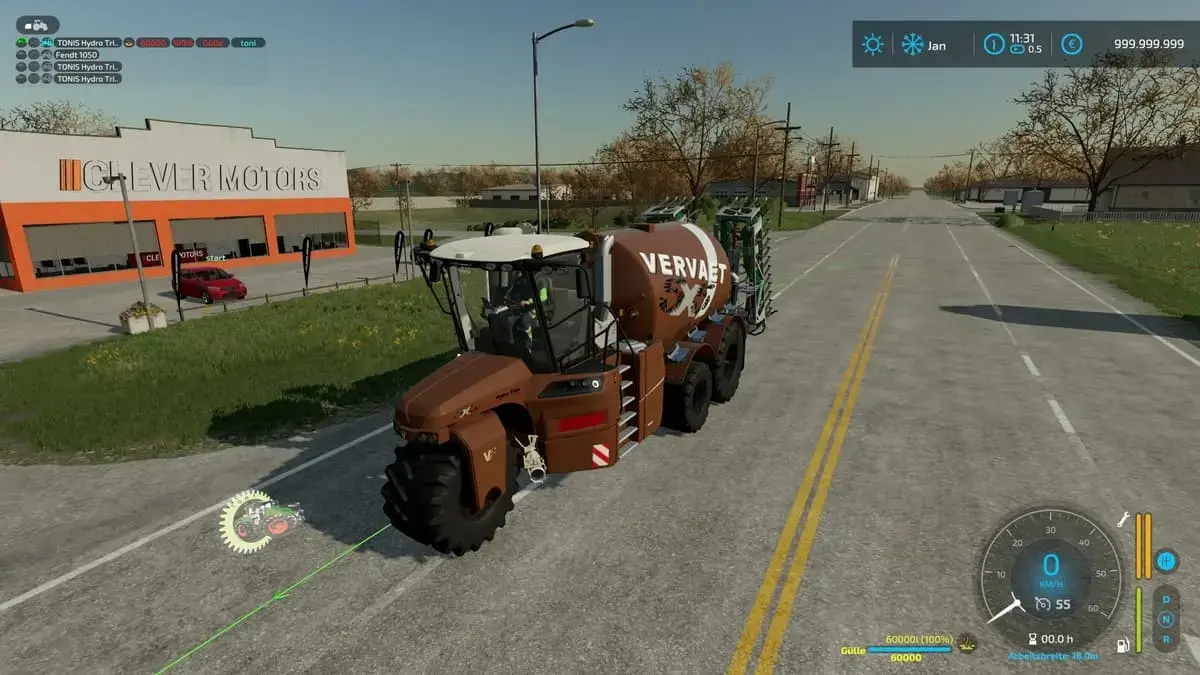Click the blue gearbox shifter icon
The width and height of the screenshot is (1200, 675).
(1165, 561)
